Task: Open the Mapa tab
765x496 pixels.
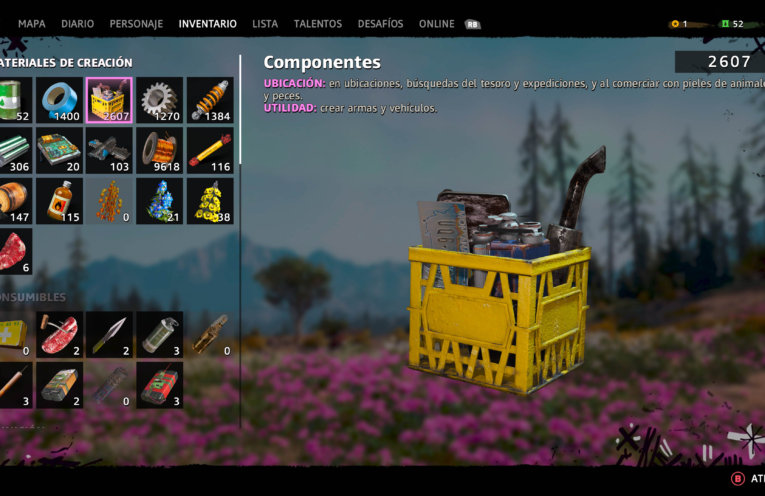Action: [32, 24]
